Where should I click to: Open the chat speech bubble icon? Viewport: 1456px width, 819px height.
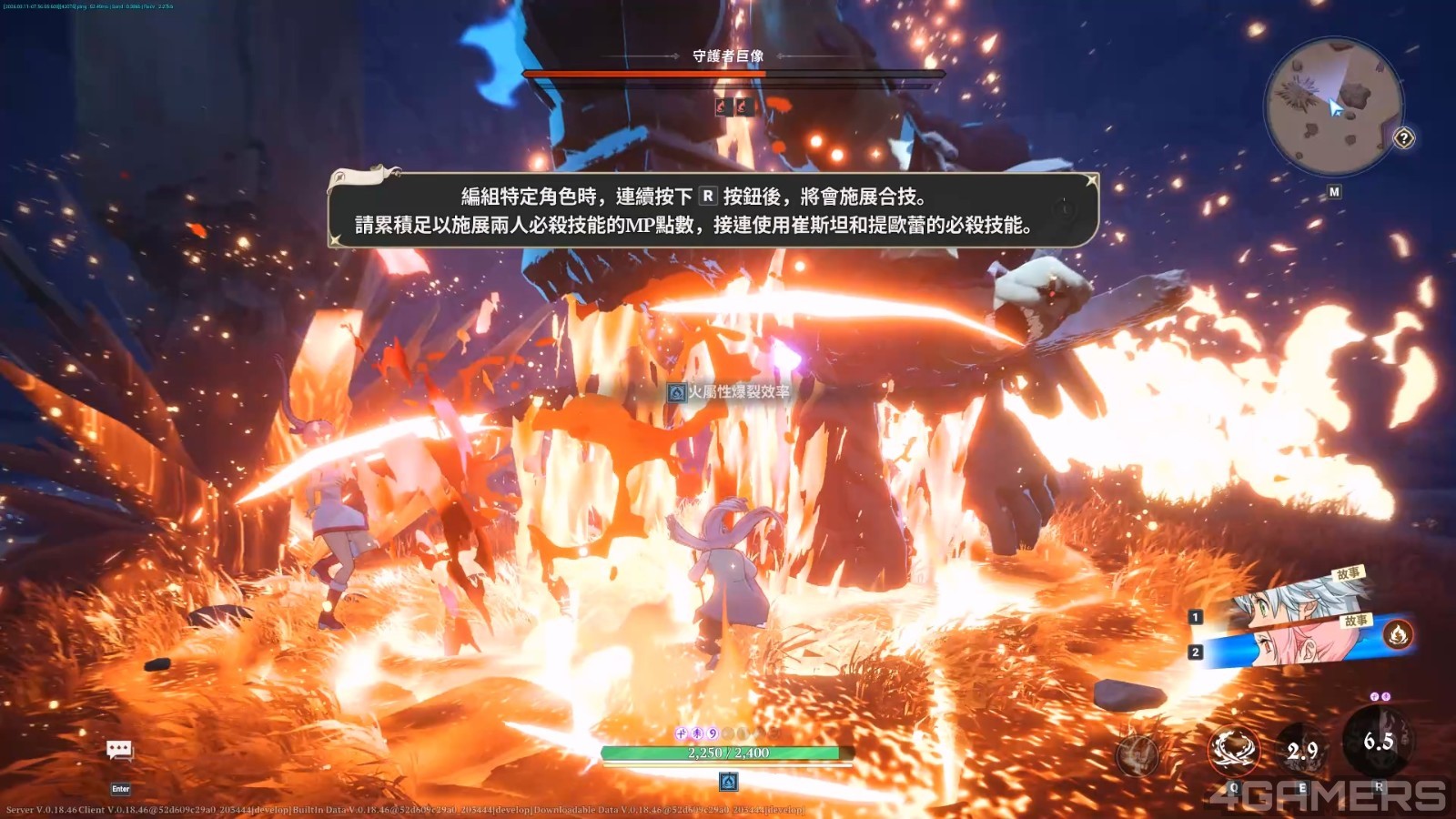click(119, 750)
